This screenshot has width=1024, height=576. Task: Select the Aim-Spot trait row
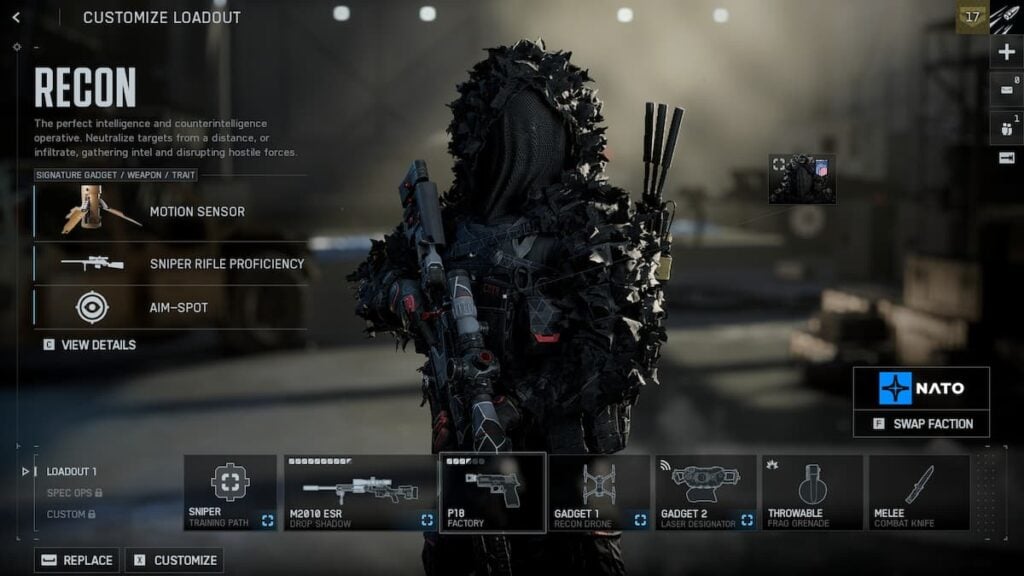(170, 307)
